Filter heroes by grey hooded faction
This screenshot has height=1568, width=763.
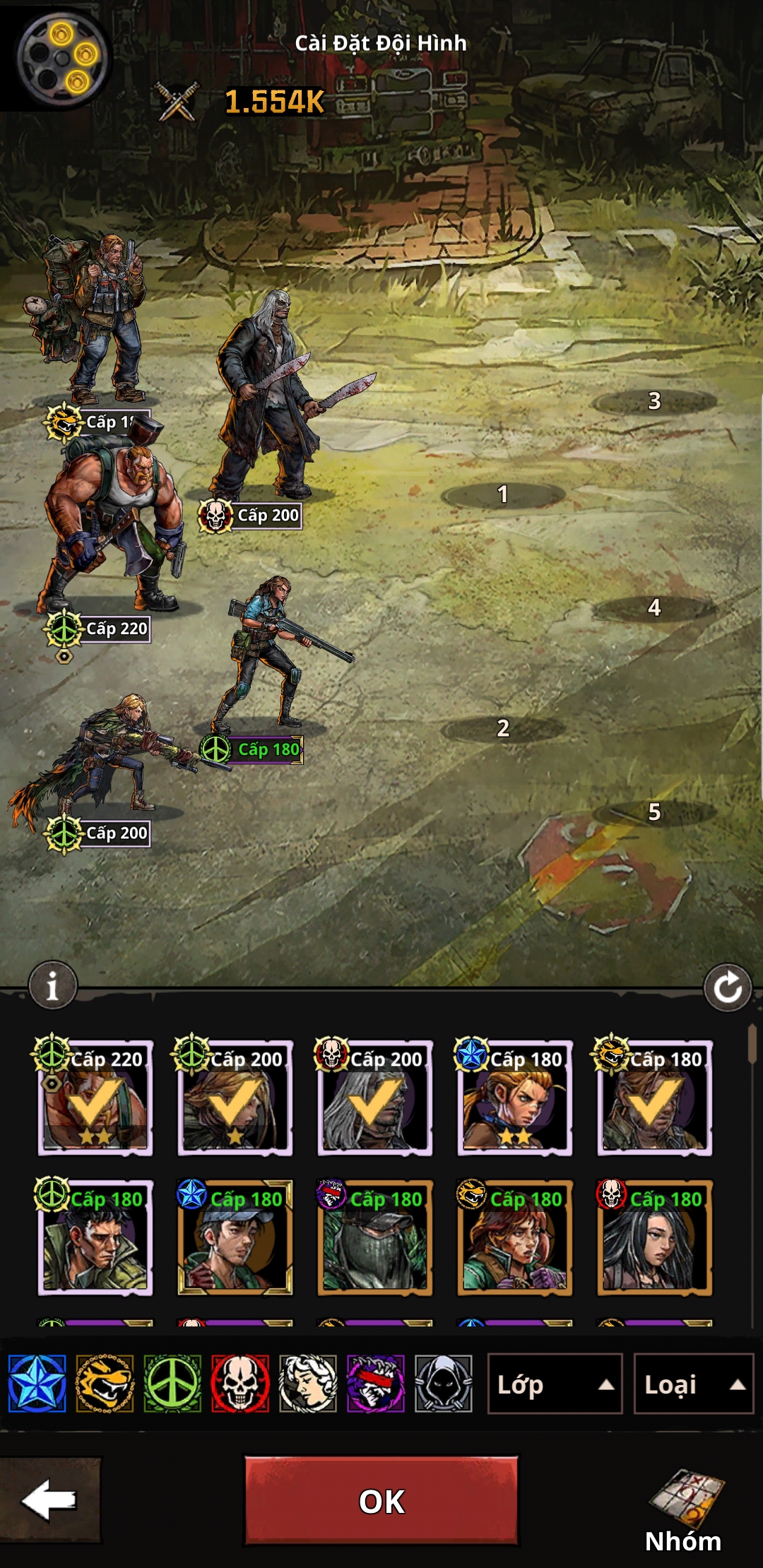(x=444, y=1384)
